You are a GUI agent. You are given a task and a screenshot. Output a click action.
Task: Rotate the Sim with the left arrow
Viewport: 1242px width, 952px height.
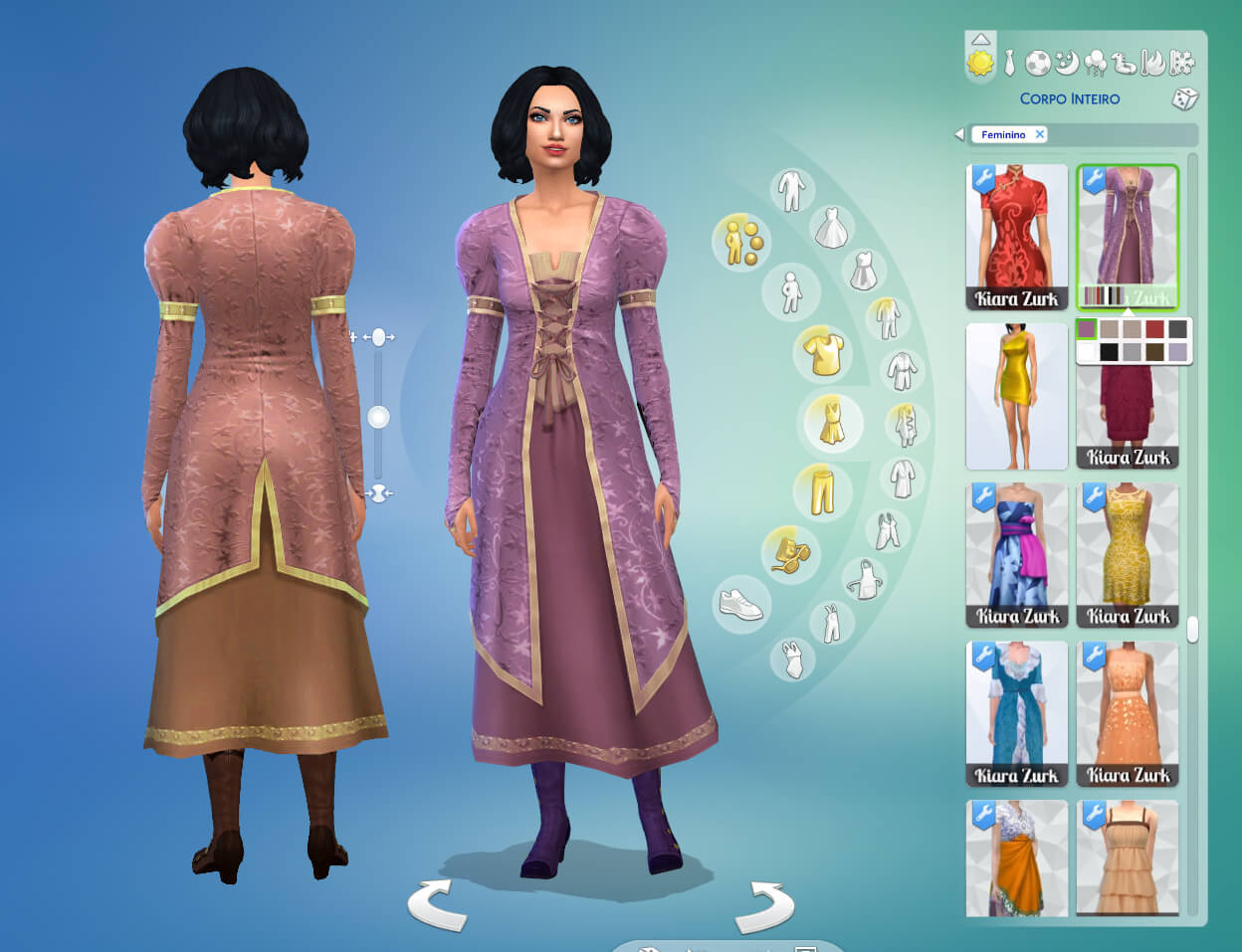(x=436, y=903)
